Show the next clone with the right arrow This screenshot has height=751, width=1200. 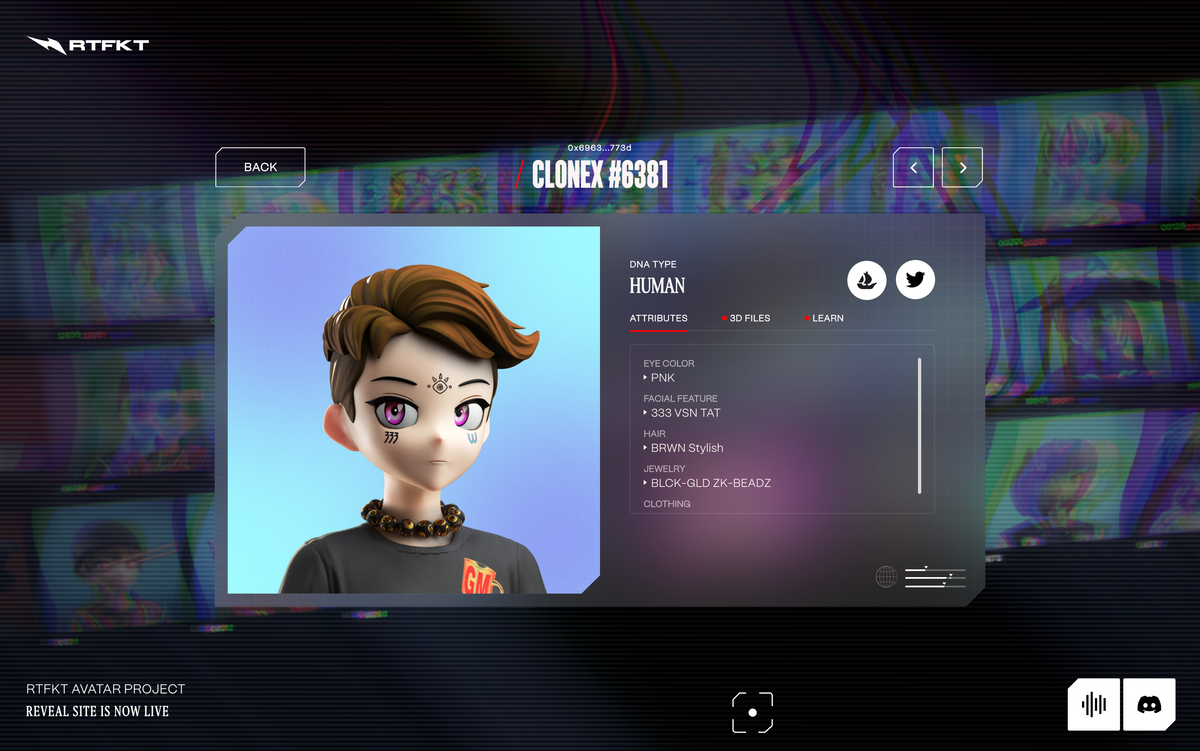click(x=962, y=168)
